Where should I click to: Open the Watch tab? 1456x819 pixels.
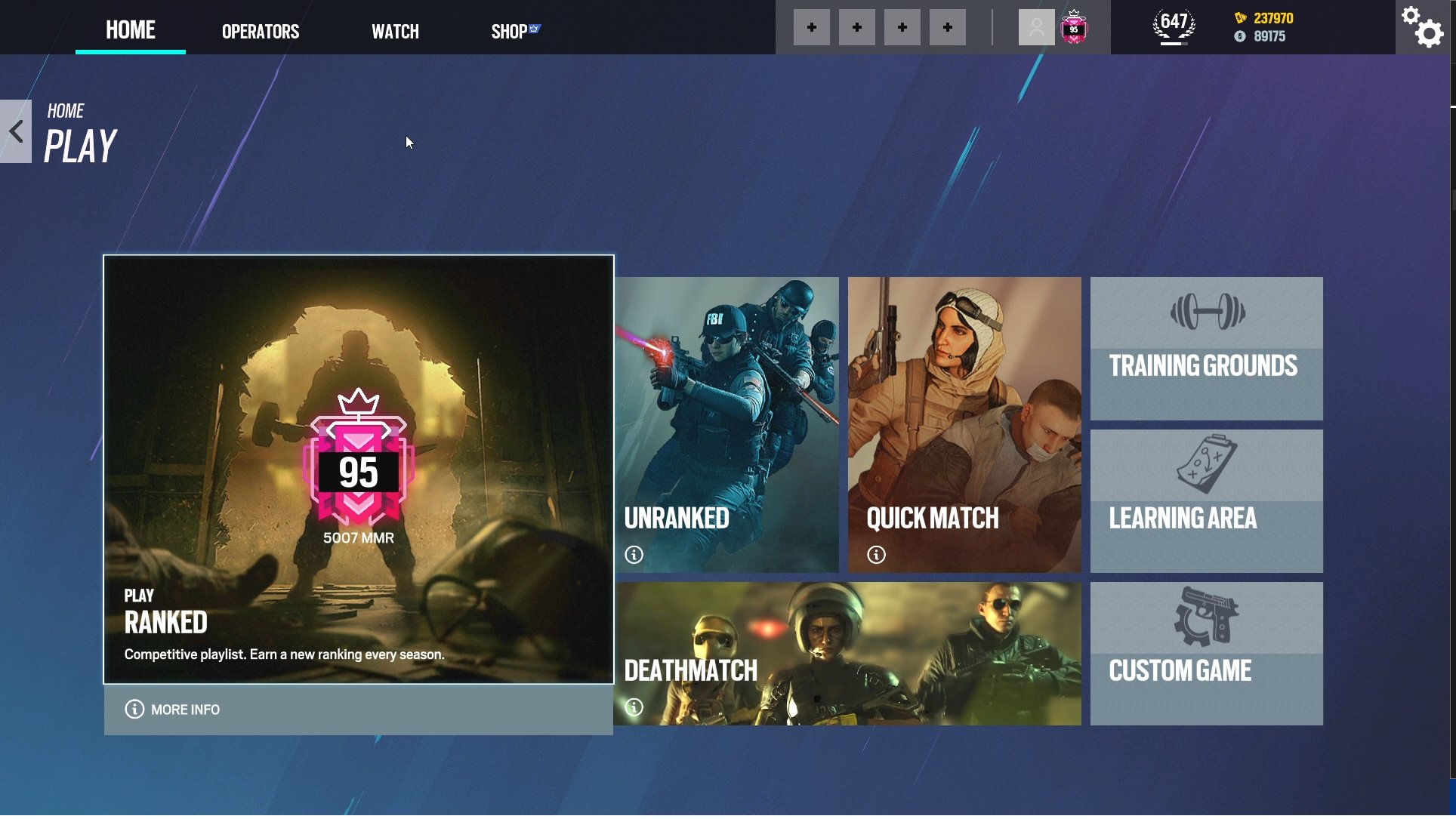pyautogui.click(x=395, y=31)
